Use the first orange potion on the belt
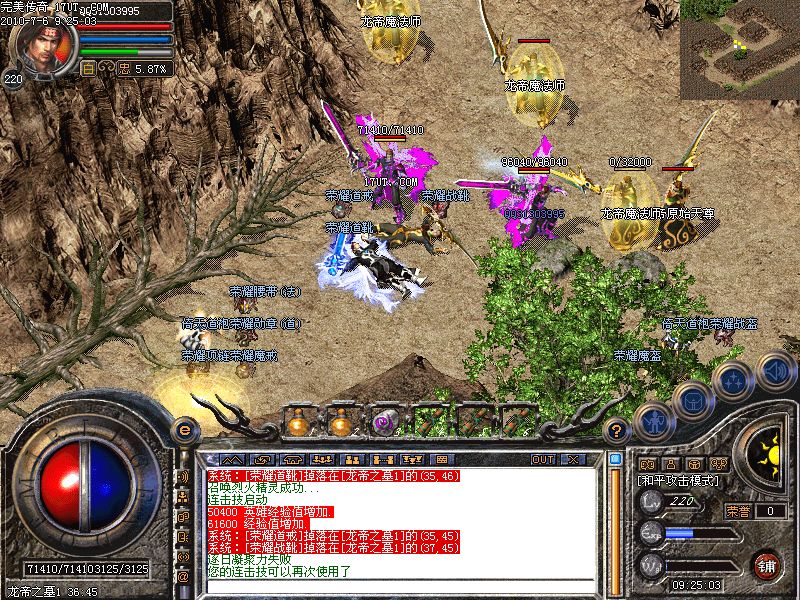The image size is (800, 600). tap(297, 423)
